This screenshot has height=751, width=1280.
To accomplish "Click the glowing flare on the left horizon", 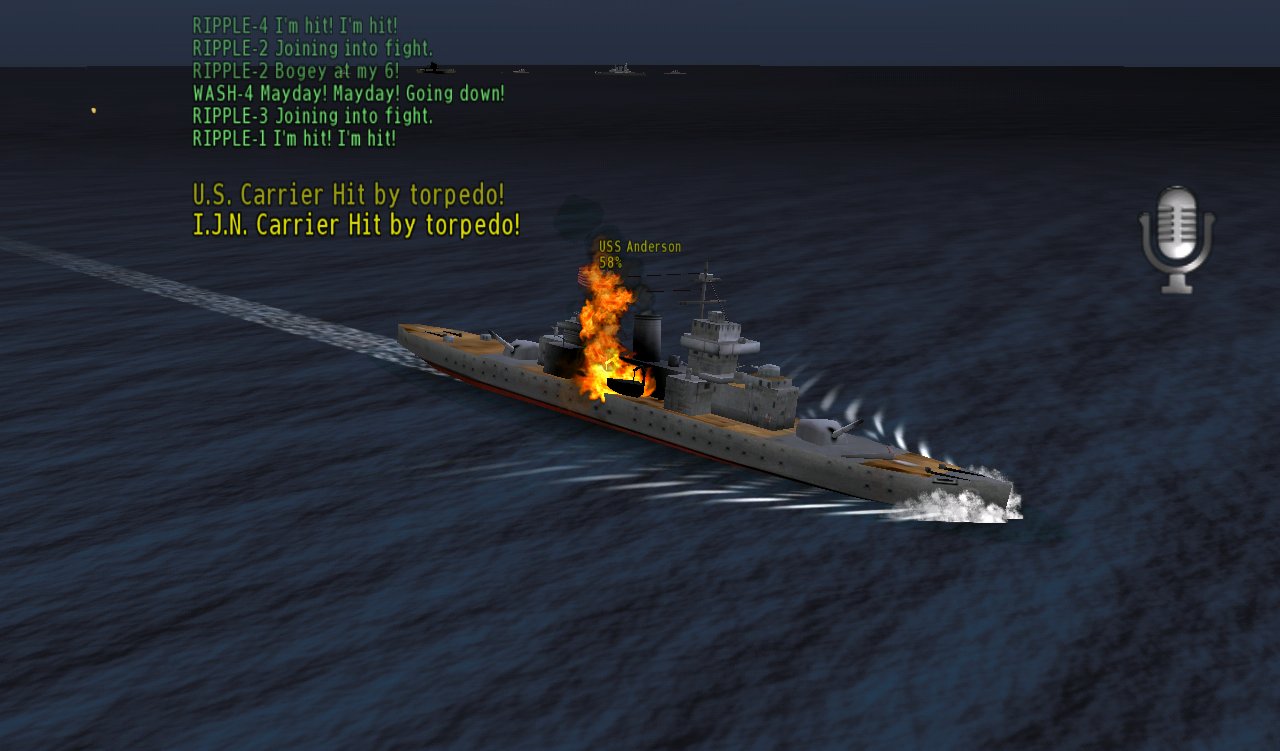I will pyautogui.click(x=91, y=110).
